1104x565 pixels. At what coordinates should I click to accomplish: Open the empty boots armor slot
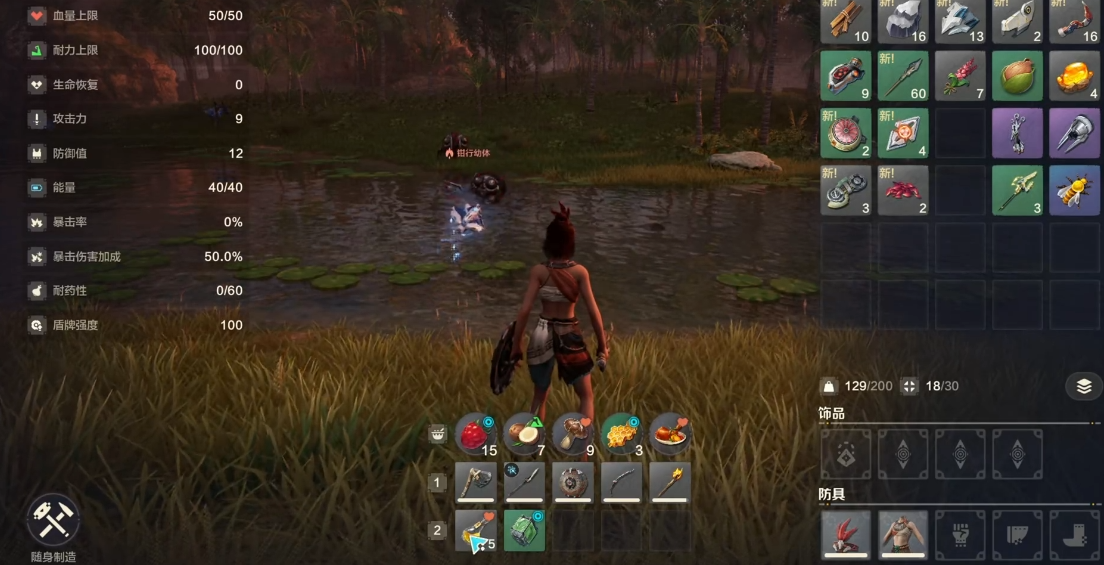(1074, 535)
